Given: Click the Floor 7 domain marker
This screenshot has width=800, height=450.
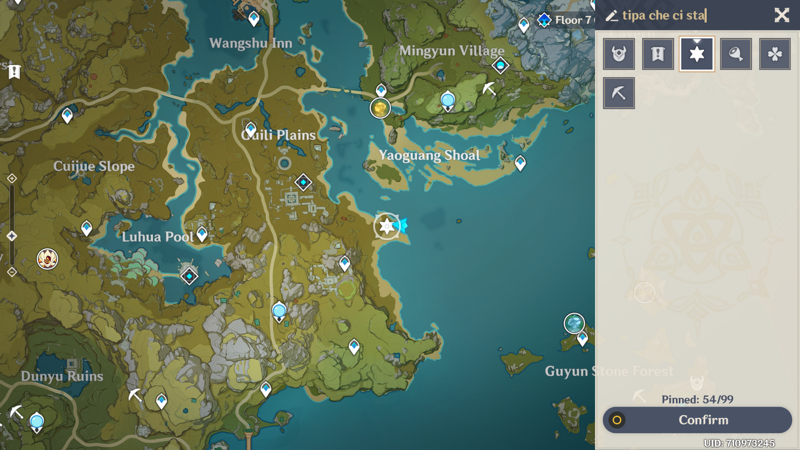Looking at the screenshot, I should [x=544, y=20].
